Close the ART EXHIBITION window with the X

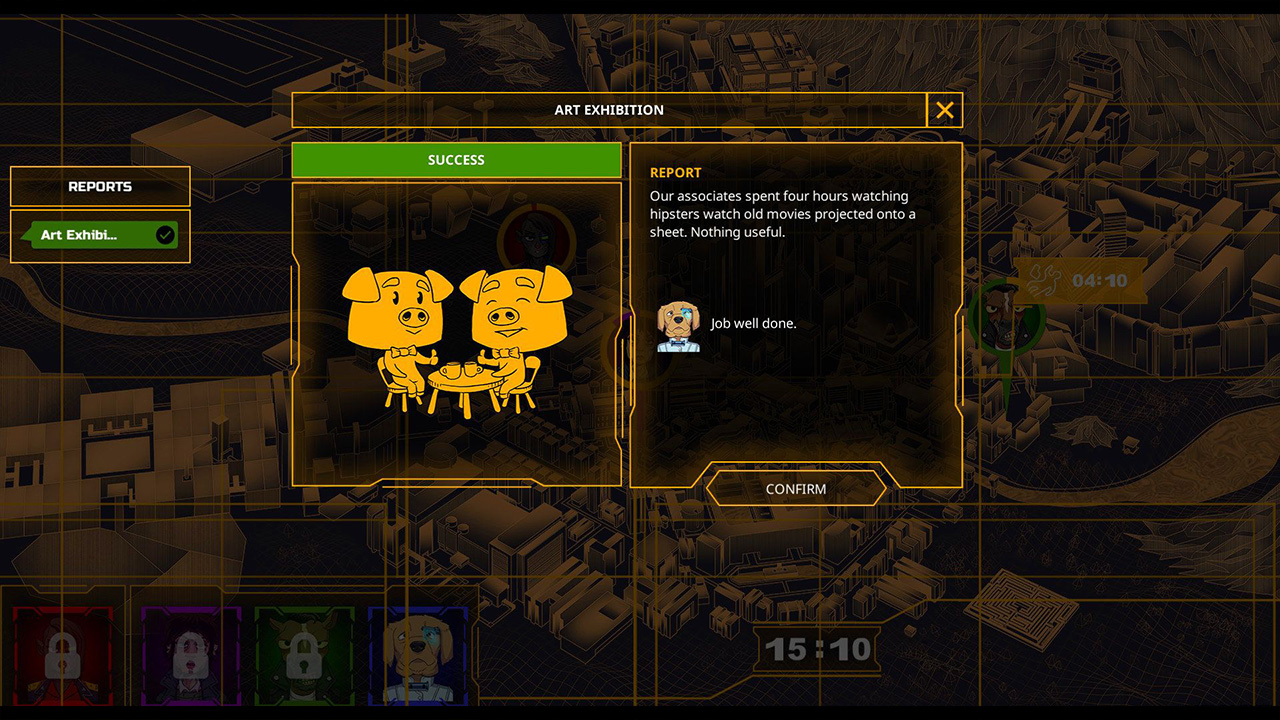[944, 110]
